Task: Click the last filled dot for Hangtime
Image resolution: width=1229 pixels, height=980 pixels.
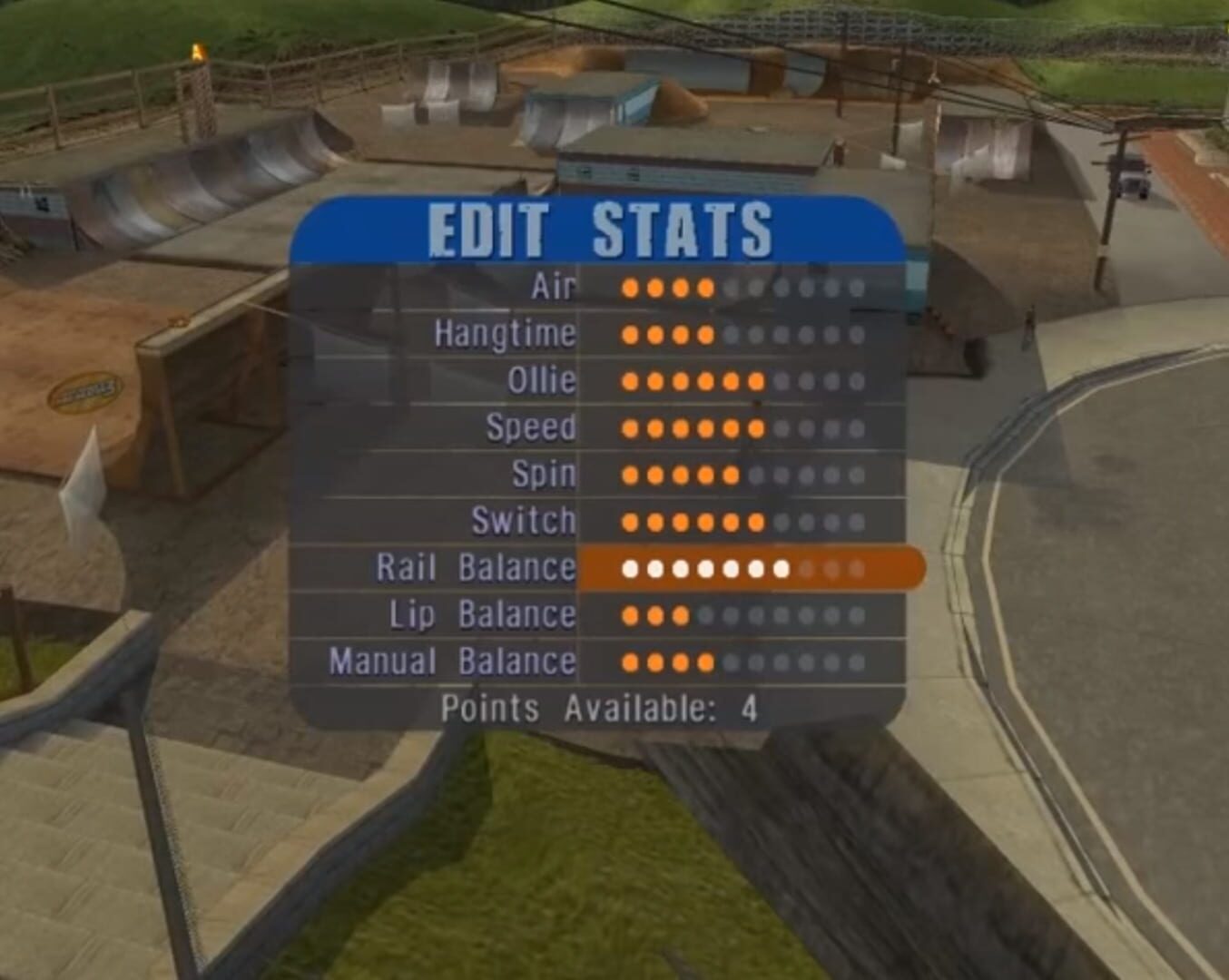Action: point(703,336)
